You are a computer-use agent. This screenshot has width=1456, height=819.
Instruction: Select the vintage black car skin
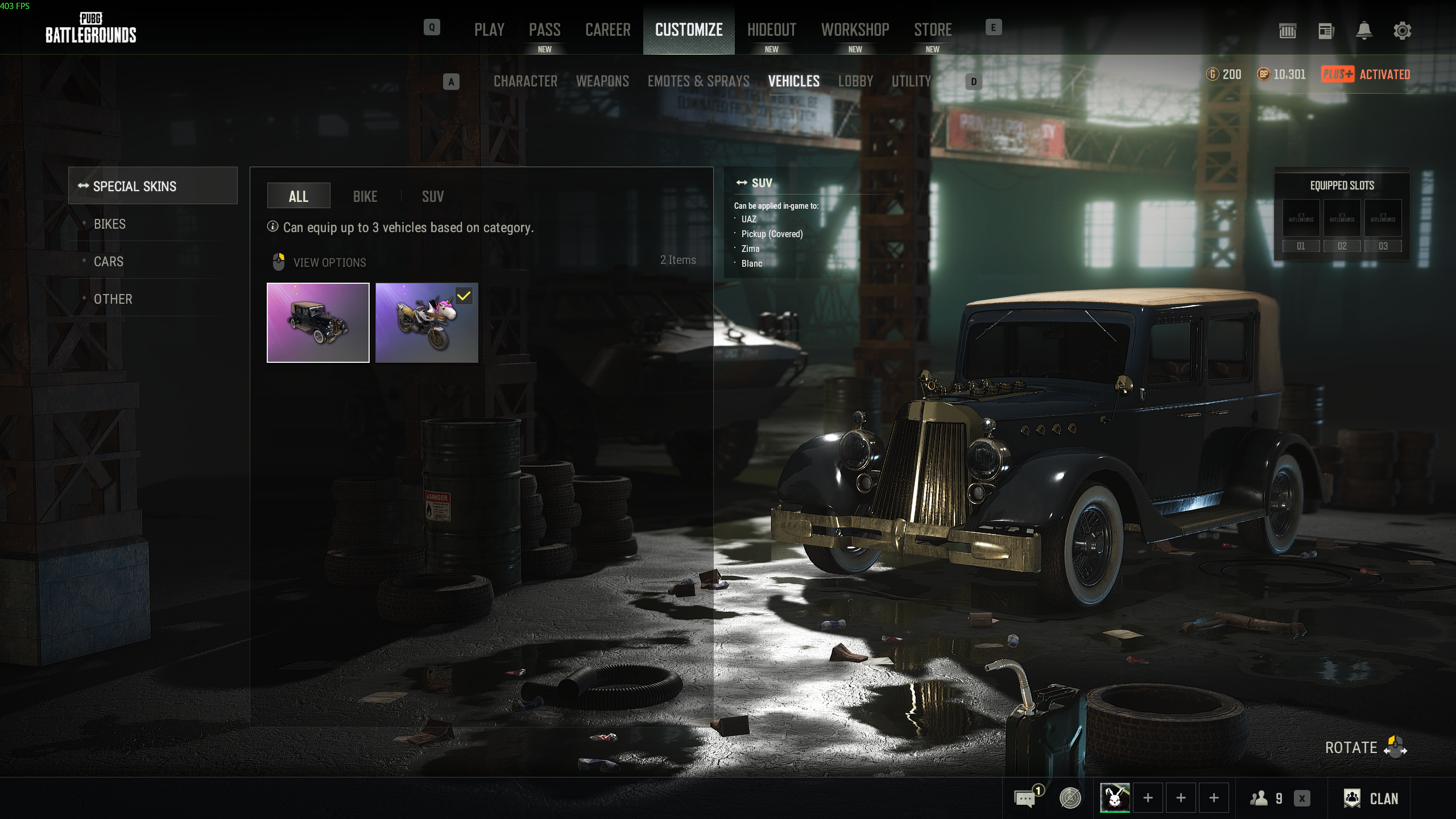[318, 322]
